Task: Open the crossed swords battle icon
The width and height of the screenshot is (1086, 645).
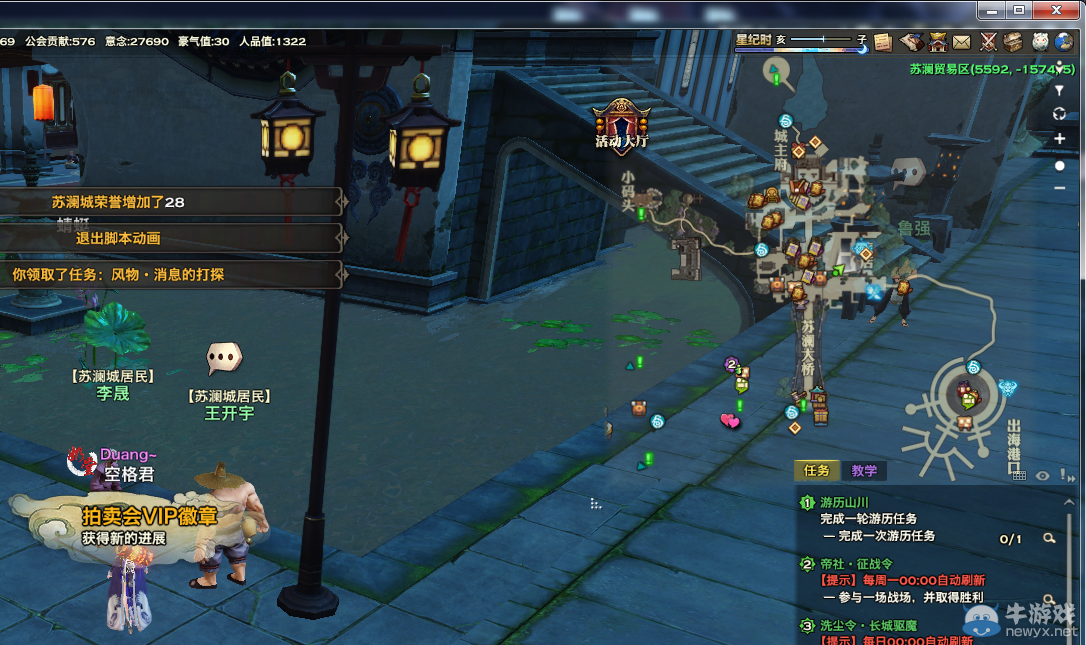Action: [988, 41]
